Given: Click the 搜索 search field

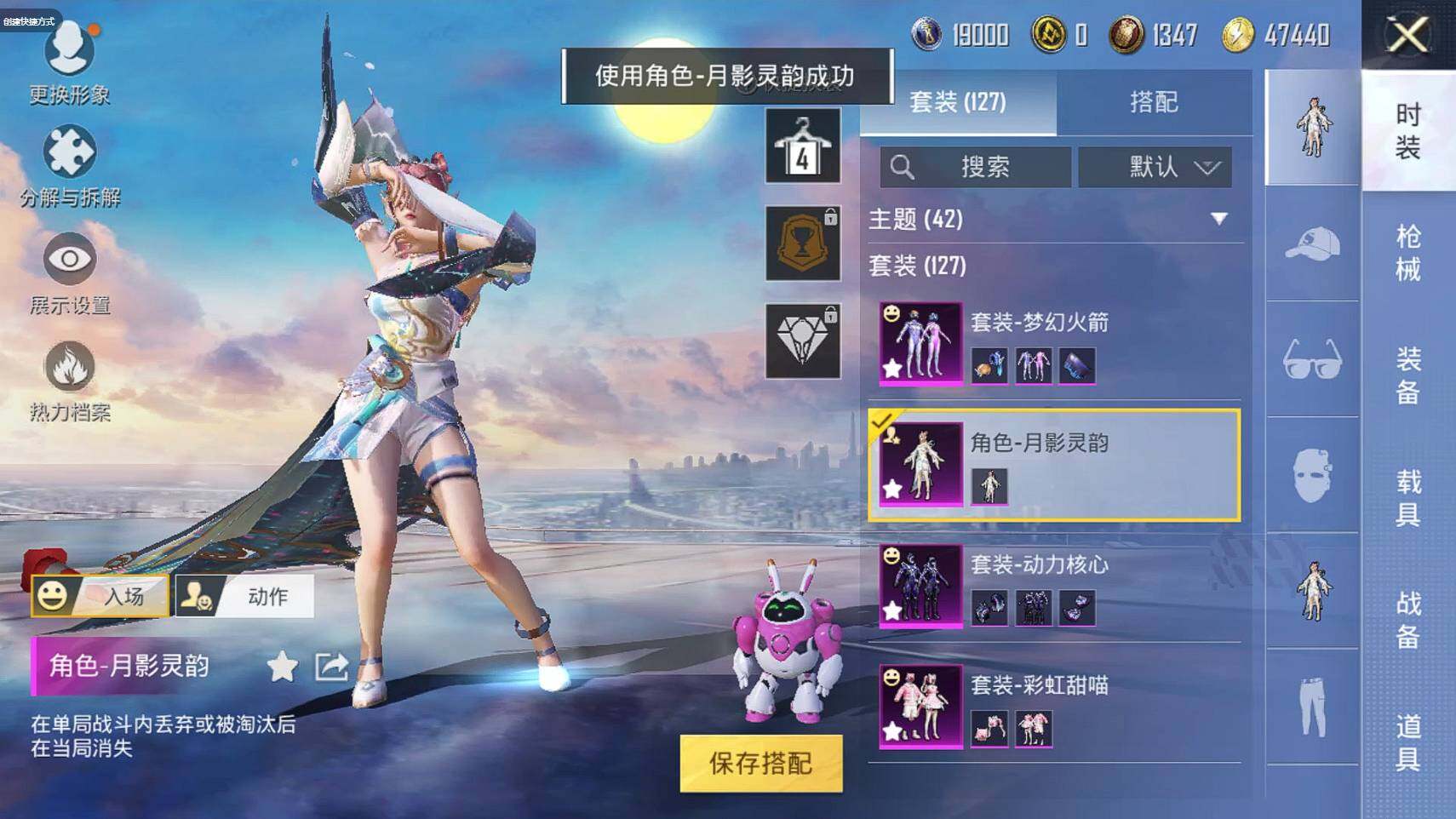Looking at the screenshot, I should coord(976,167).
